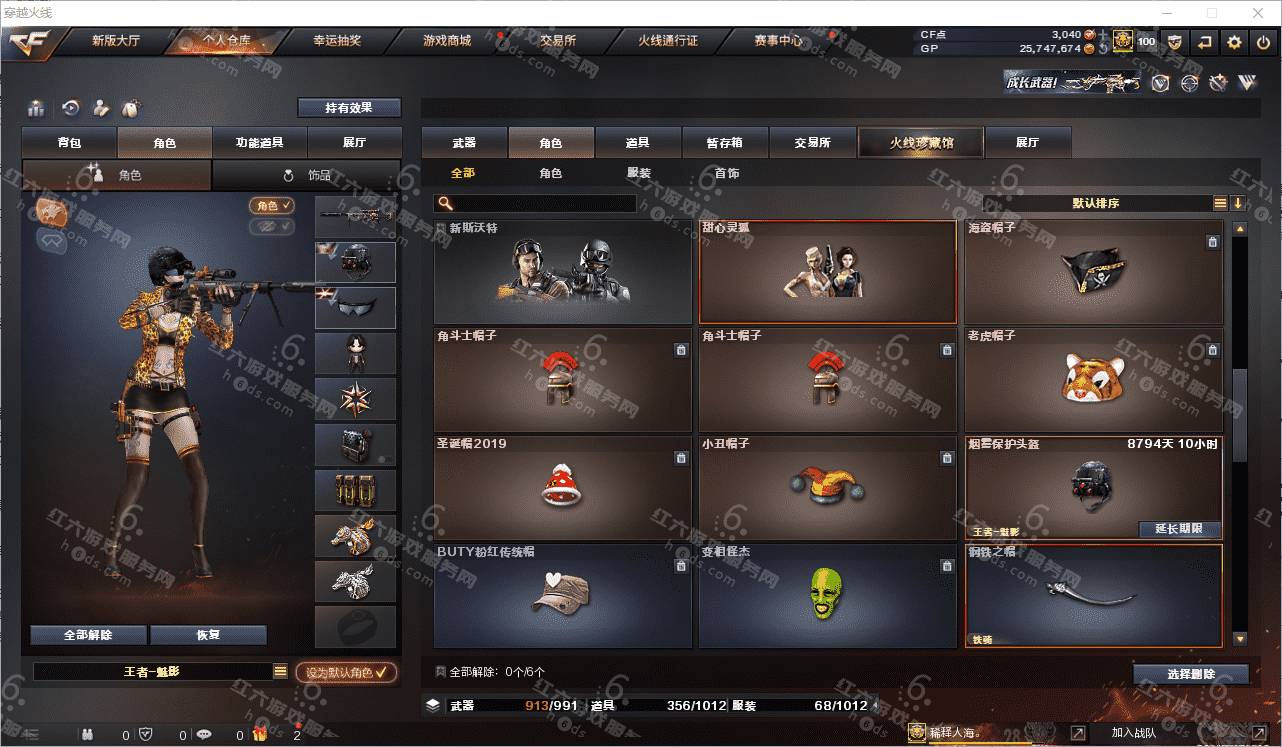
Task: Switch to the 功能道具 tab
Action: click(x=259, y=143)
